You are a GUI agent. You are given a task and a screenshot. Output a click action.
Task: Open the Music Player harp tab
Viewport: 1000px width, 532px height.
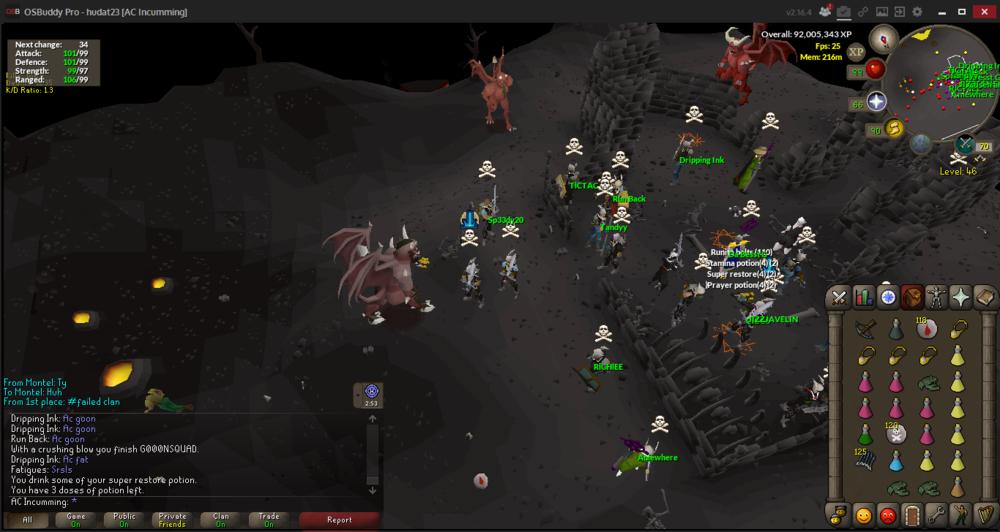(x=984, y=516)
